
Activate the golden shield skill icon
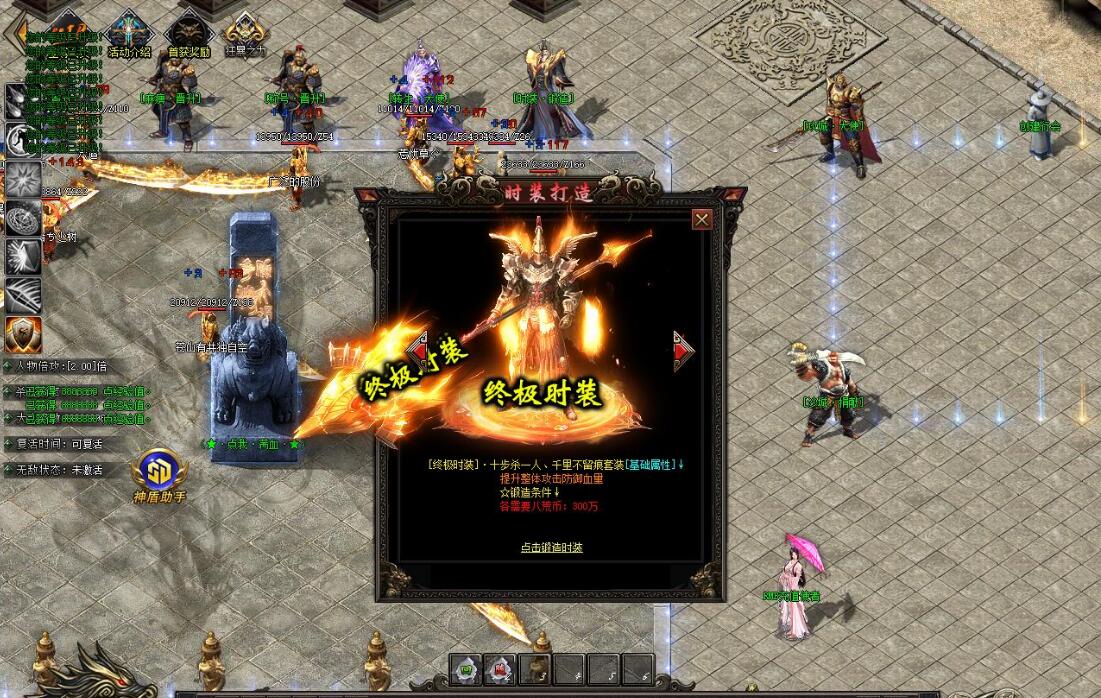click(22, 333)
